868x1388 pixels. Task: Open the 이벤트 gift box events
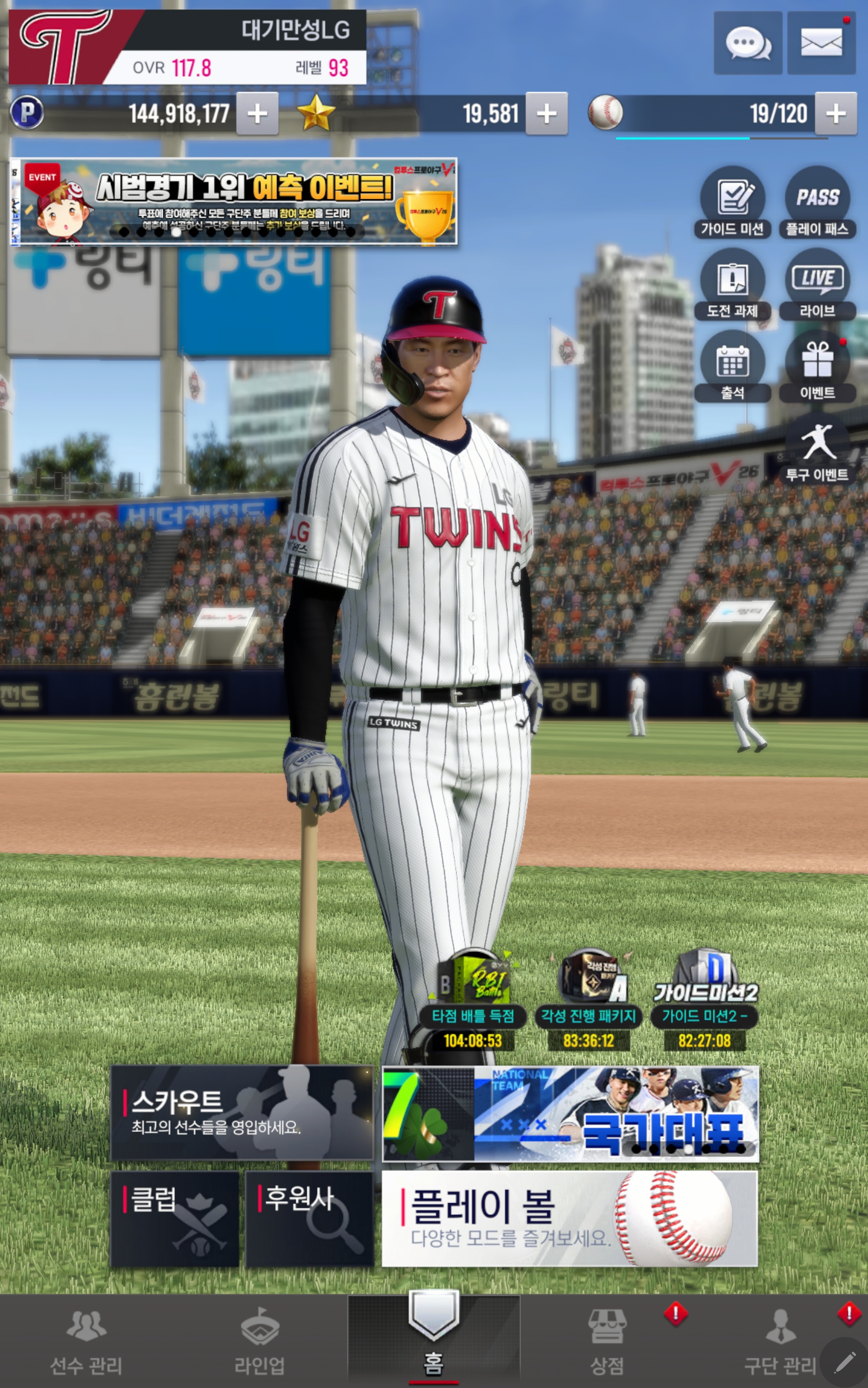pos(817,366)
